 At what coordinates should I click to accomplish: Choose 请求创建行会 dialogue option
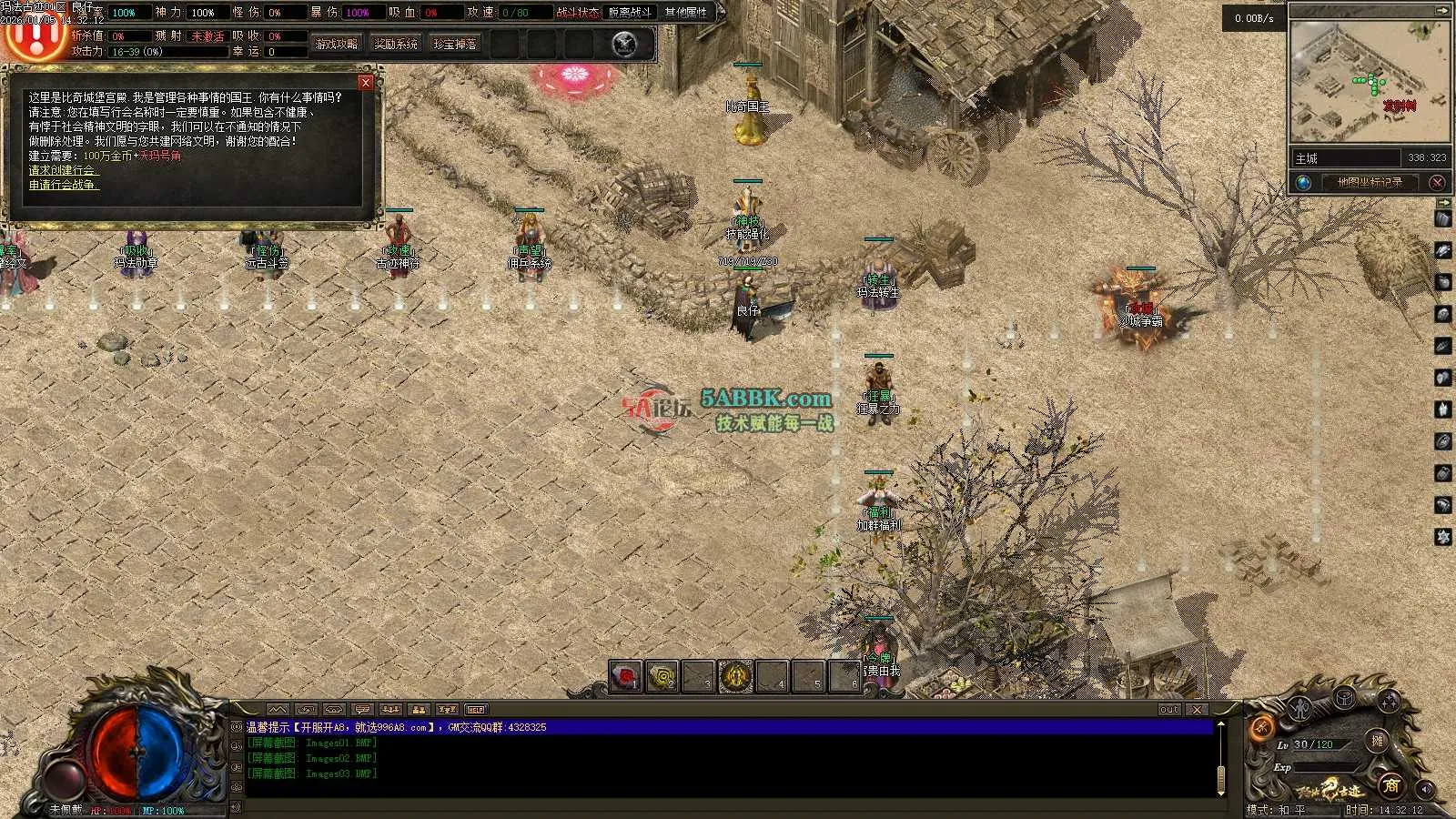click(63, 170)
